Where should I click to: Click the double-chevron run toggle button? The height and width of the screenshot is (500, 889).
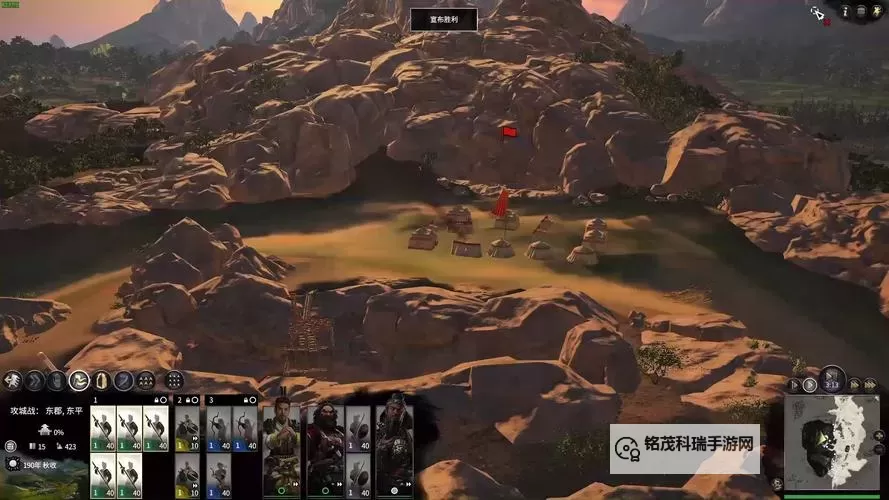pyautogui.click(x=34, y=380)
